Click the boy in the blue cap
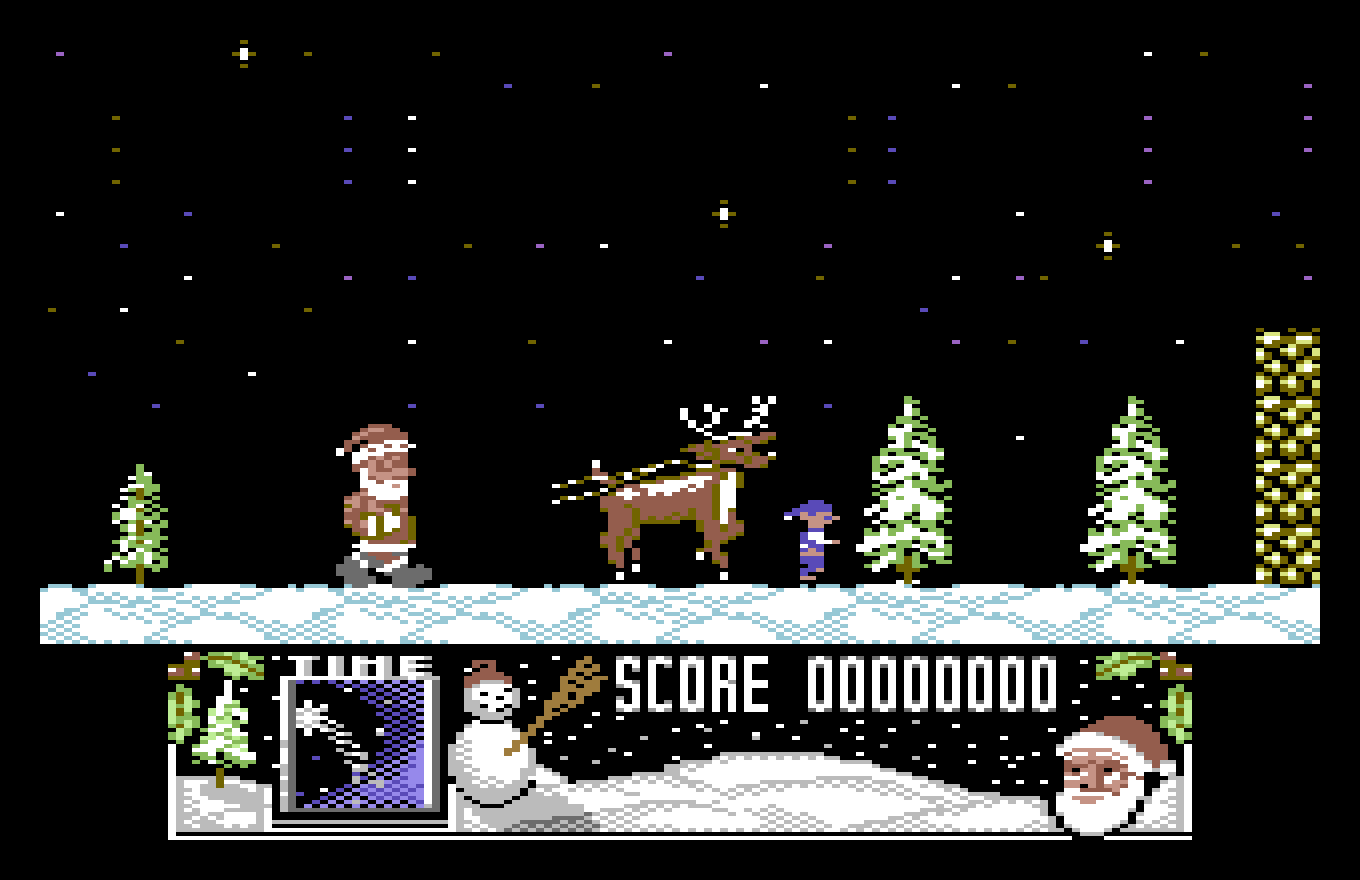Image resolution: width=1360 pixels, height=880 pixels. pos(810,535)
